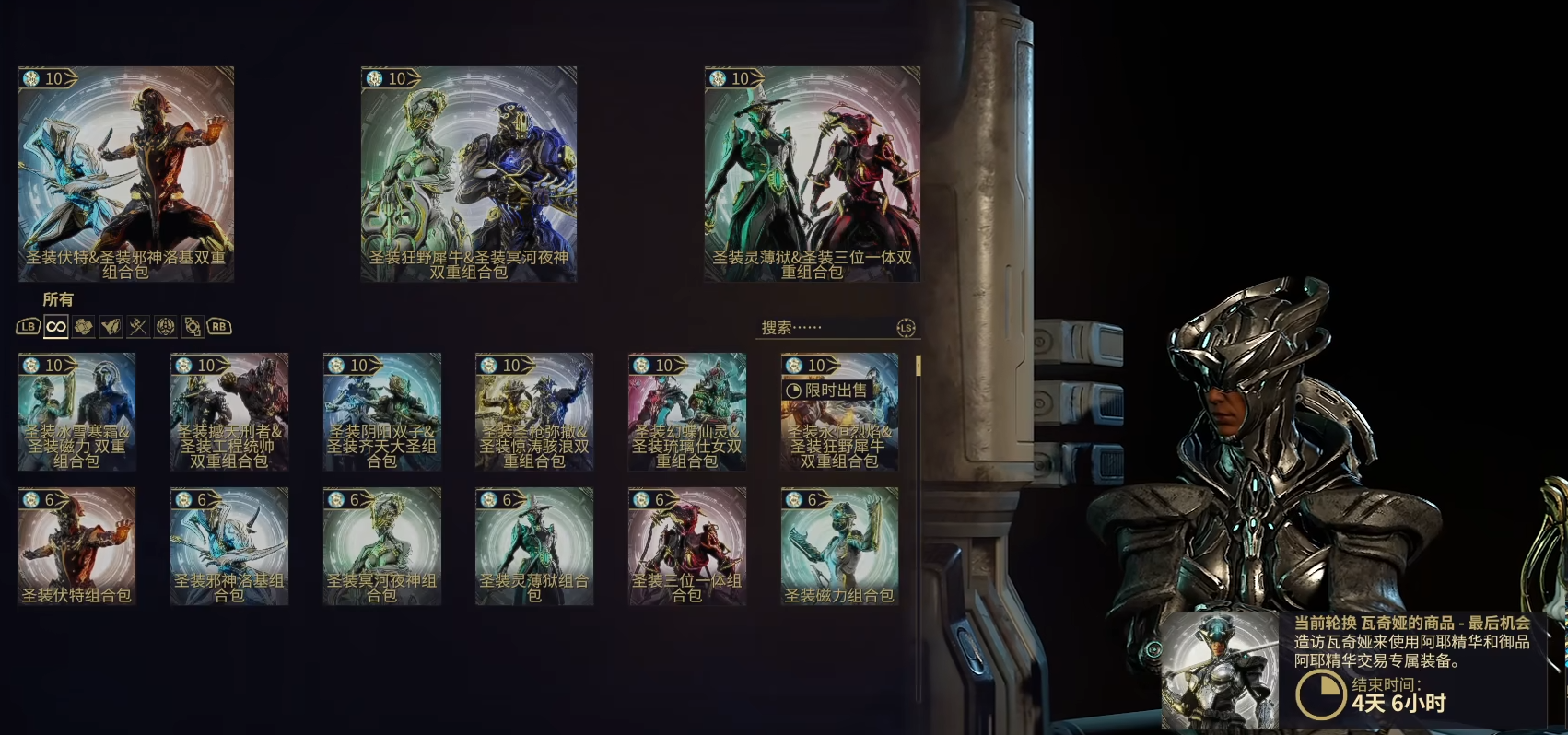Image resolution: width=1568 pixels, height=735 pixels.
Task: Select the 圣装伏特组合包 single pack
Action: (76, 546)
